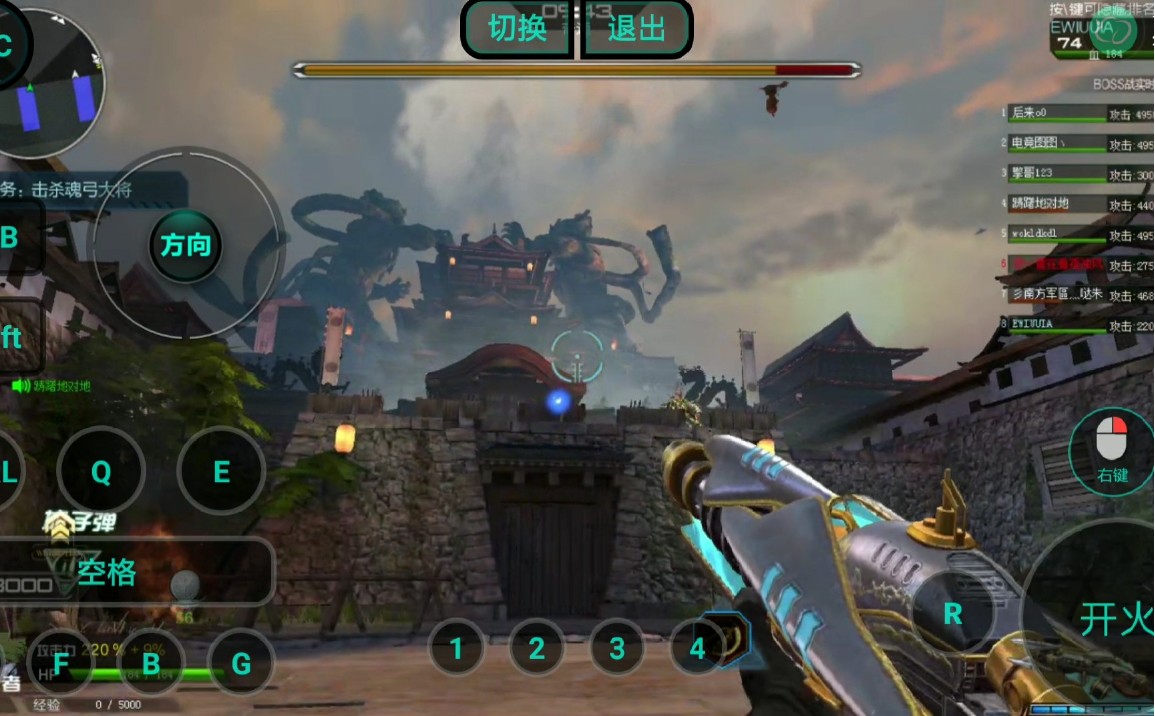Tap the E virtual key

(x=221, y=472)
